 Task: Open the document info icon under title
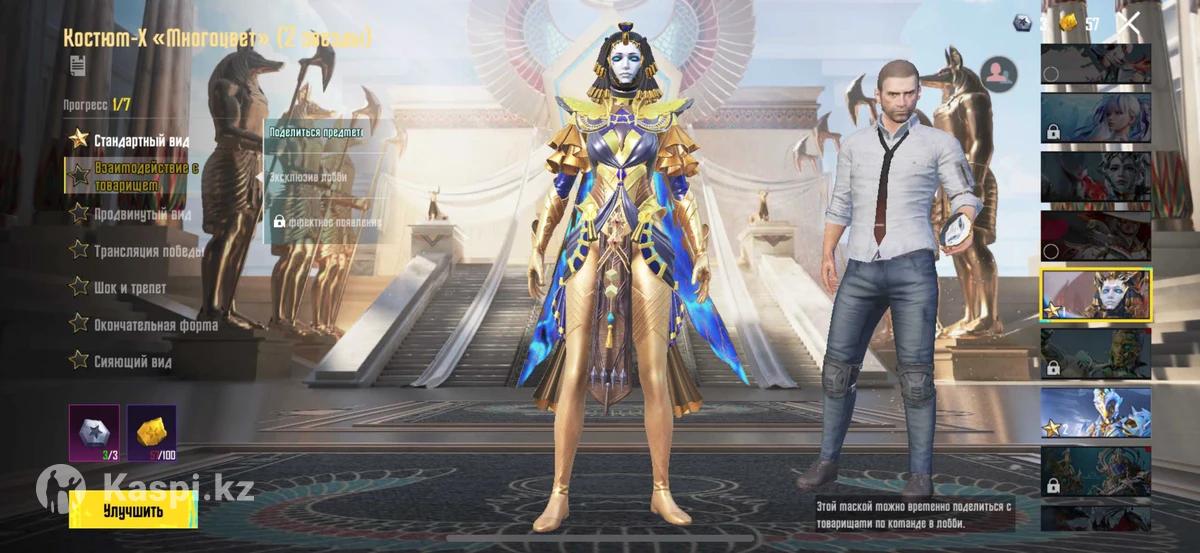tap(78, 65)
